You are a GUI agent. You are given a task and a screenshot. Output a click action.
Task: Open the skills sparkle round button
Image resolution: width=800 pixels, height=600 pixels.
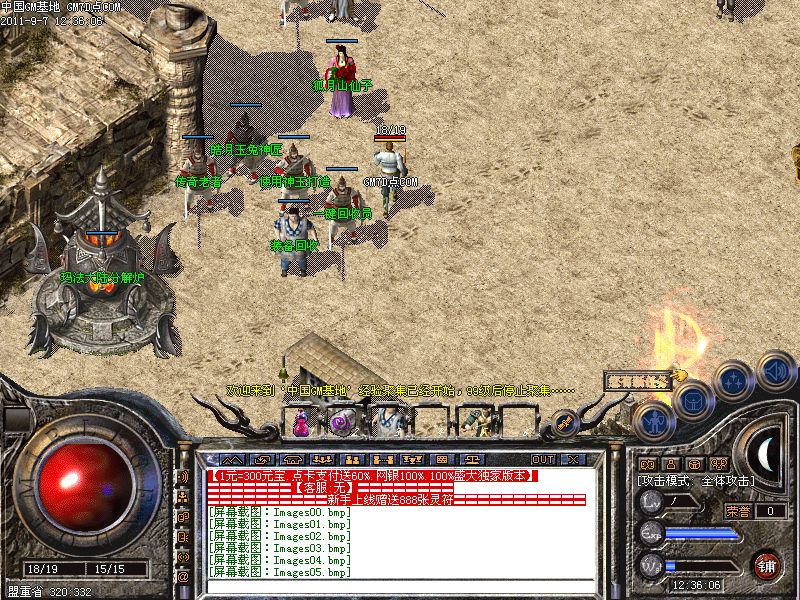[735, 381]
